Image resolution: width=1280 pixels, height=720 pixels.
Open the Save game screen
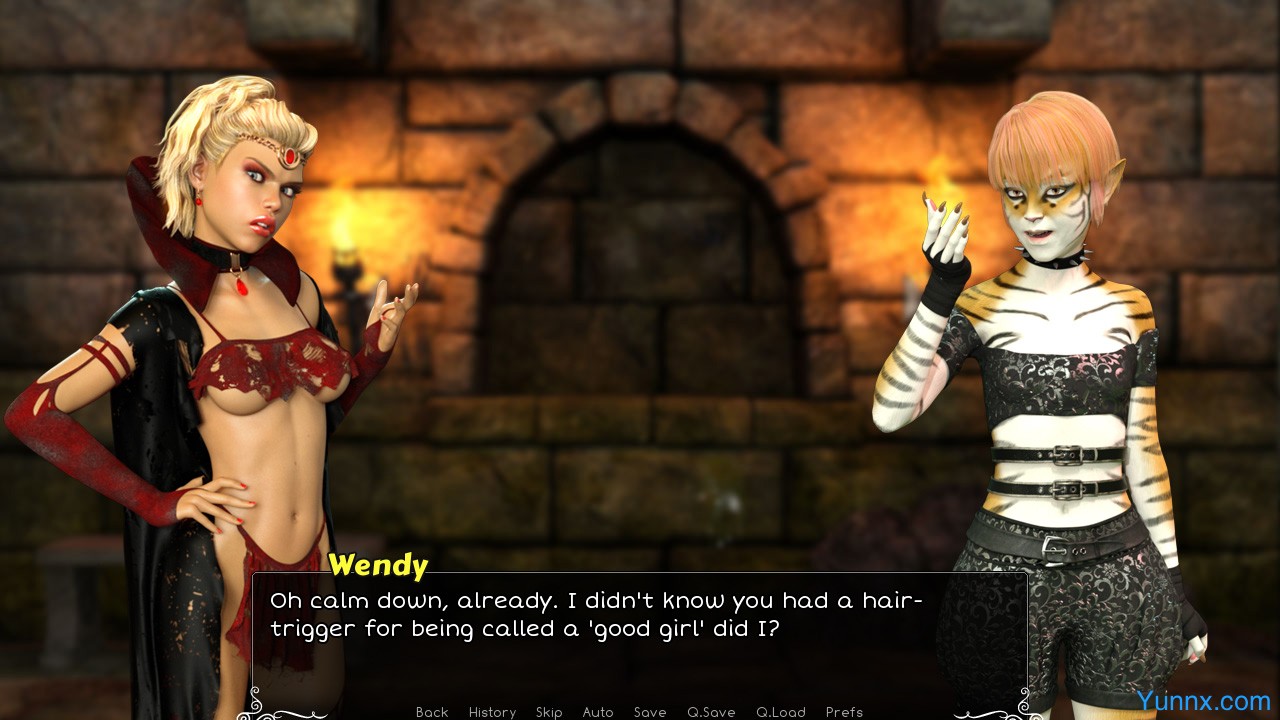(x=650, y=712)
